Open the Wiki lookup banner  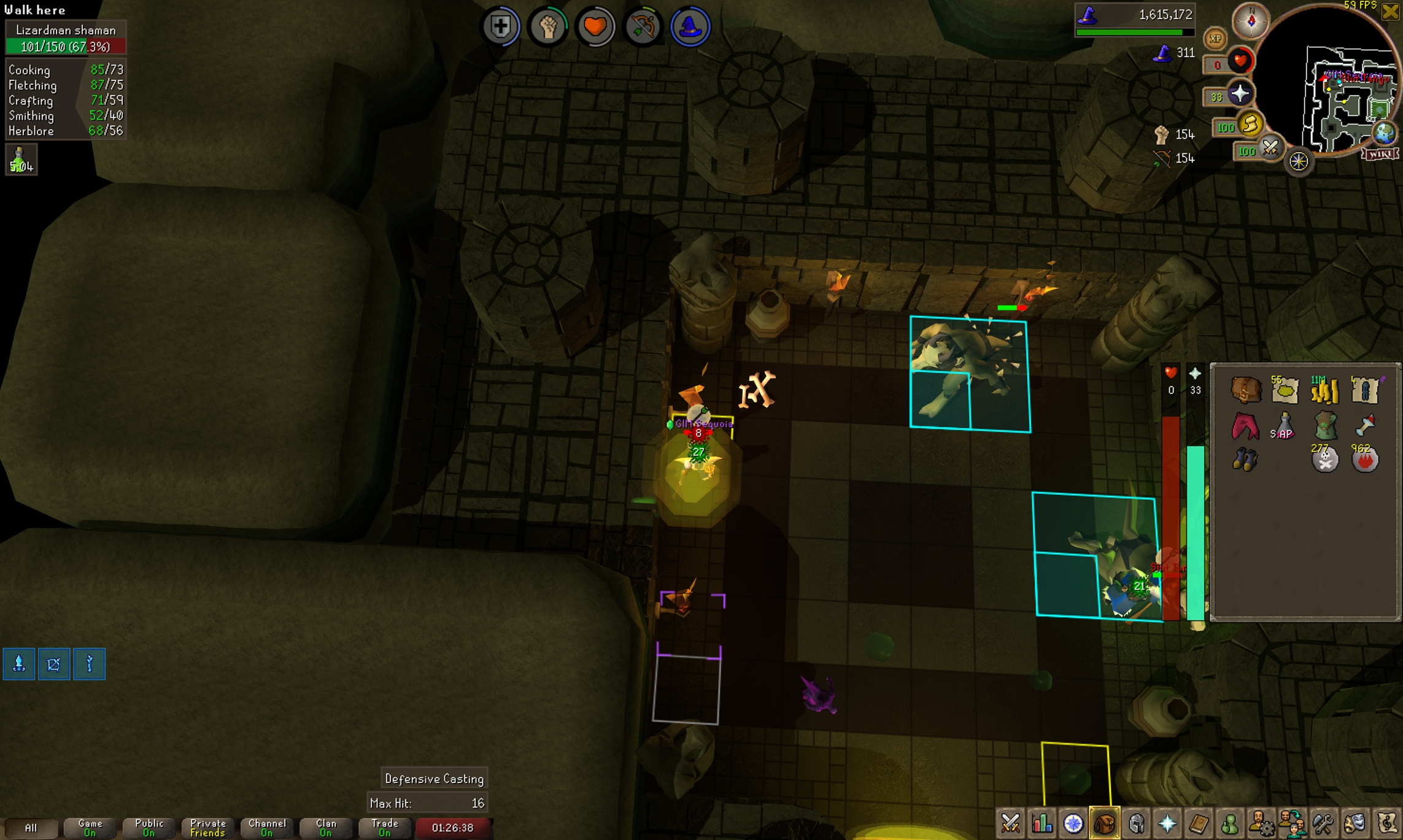click(1380, 153)
